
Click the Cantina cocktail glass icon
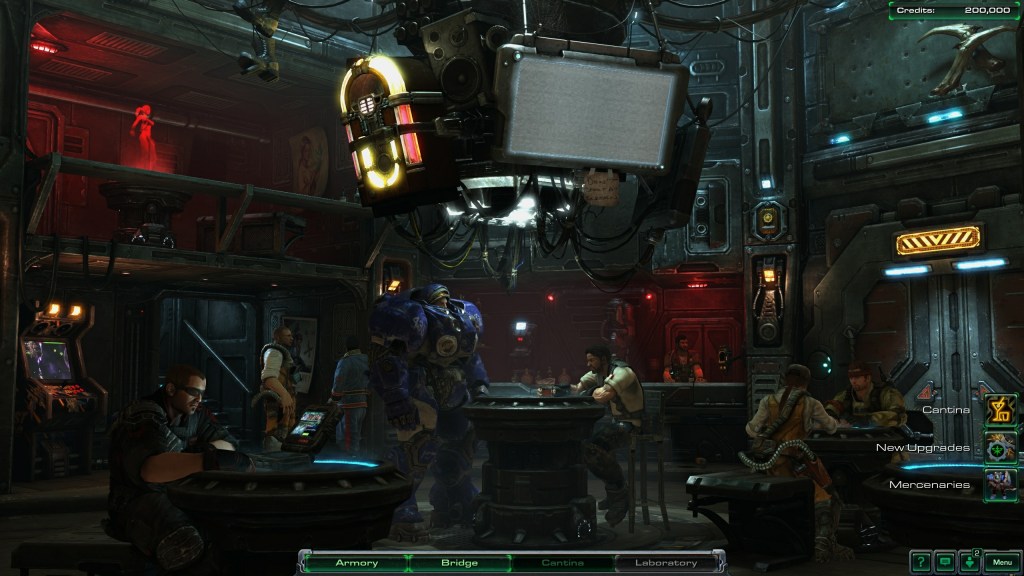coord(1000,409)
